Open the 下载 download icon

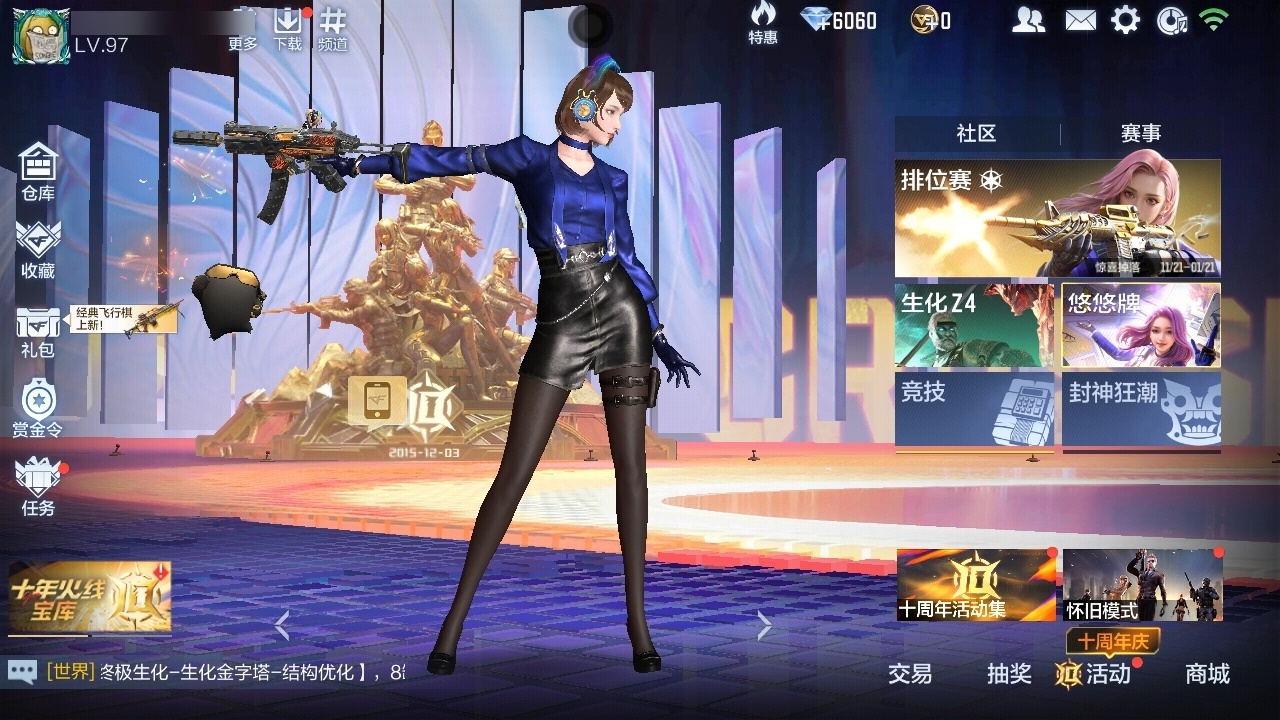coord(288,28)
